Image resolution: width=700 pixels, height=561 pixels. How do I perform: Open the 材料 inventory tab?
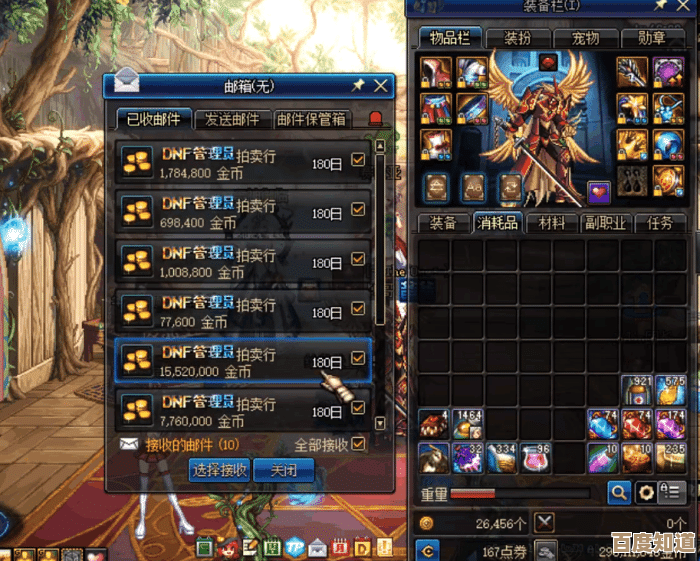coord(551,223)
